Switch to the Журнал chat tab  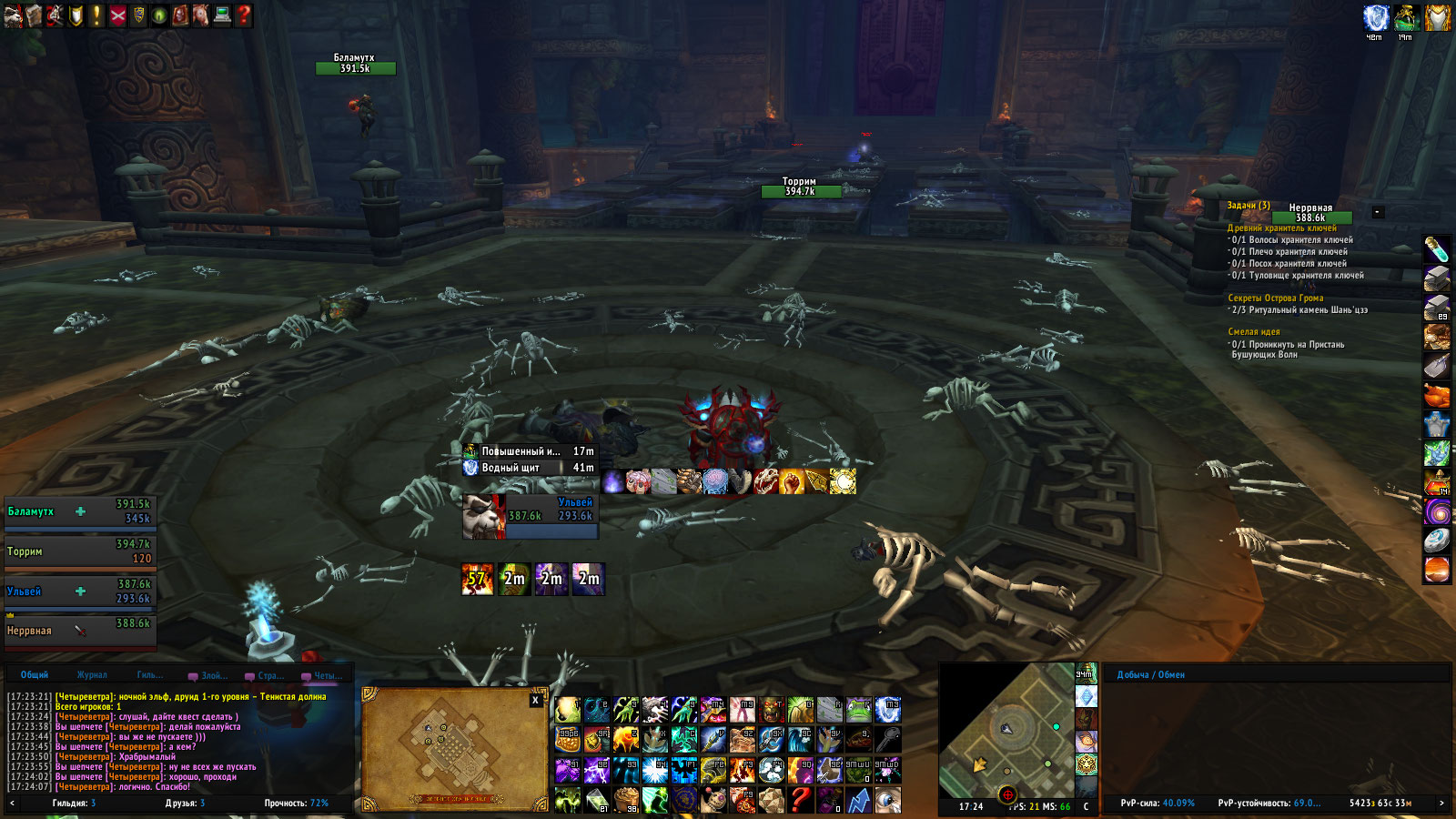[92, 675]
